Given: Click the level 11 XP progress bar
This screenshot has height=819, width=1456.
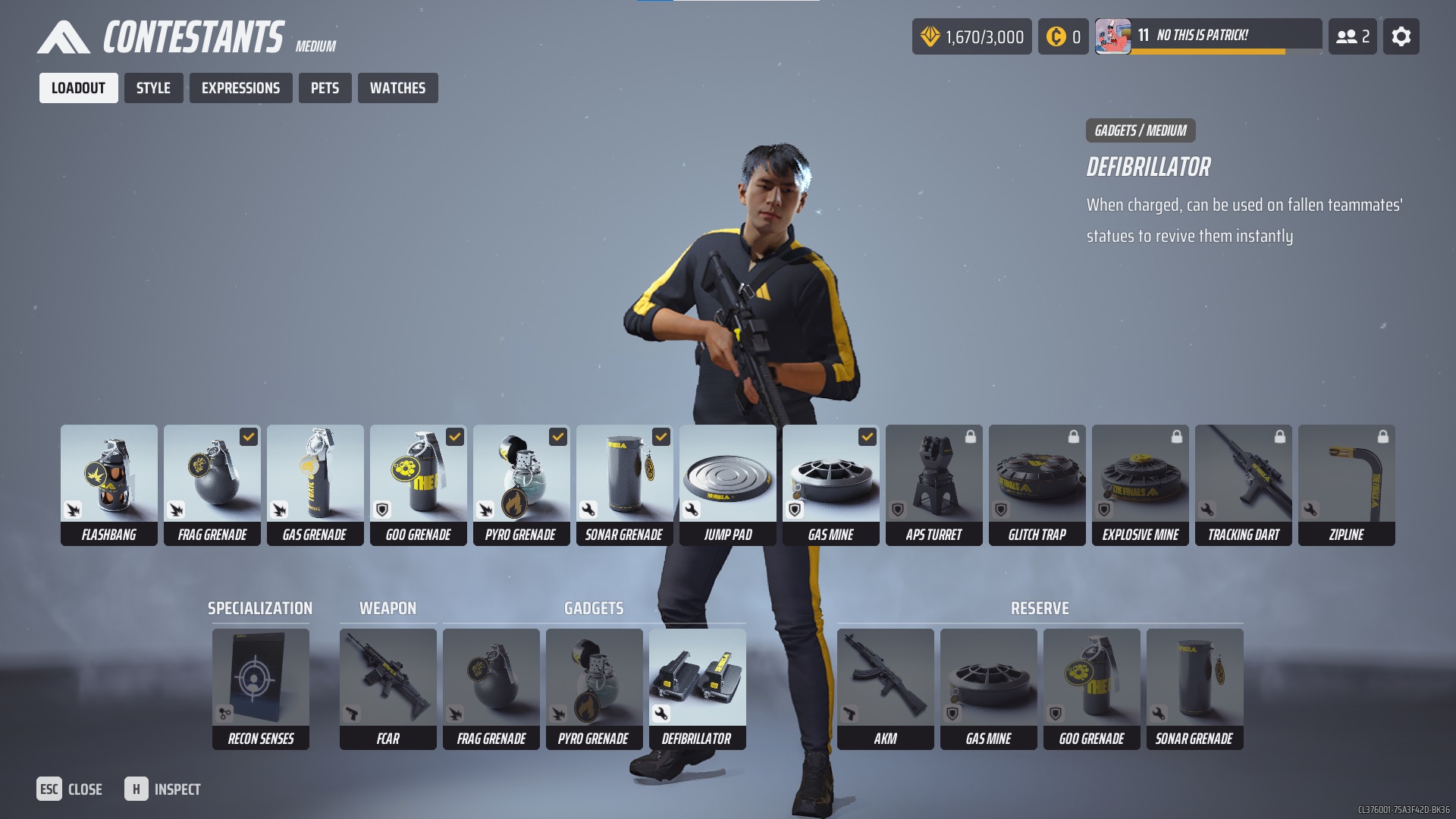Looking at the screenshot, I should [x=1209, y=52].
